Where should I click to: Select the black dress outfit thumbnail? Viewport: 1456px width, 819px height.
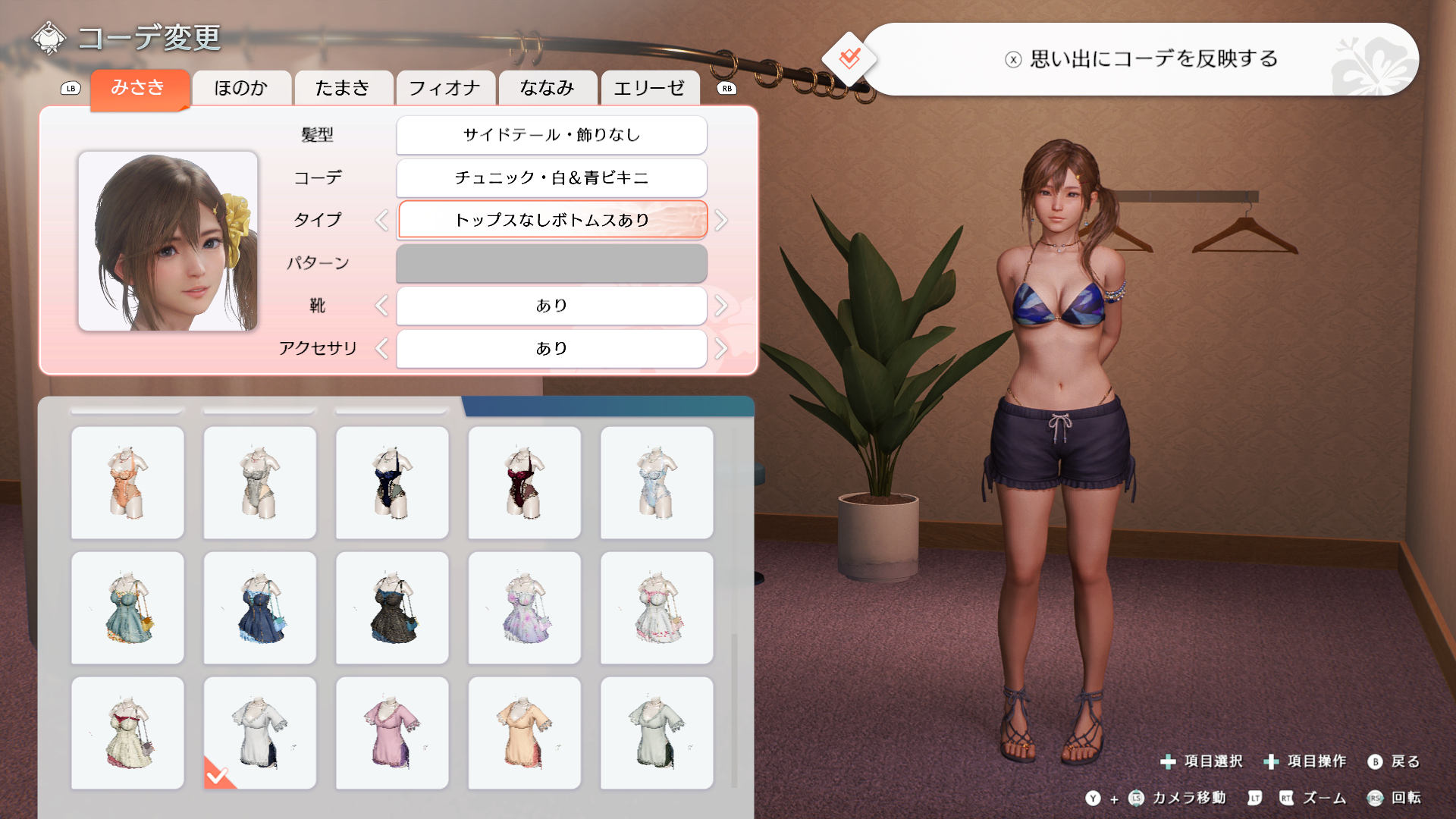click(392, 607)
